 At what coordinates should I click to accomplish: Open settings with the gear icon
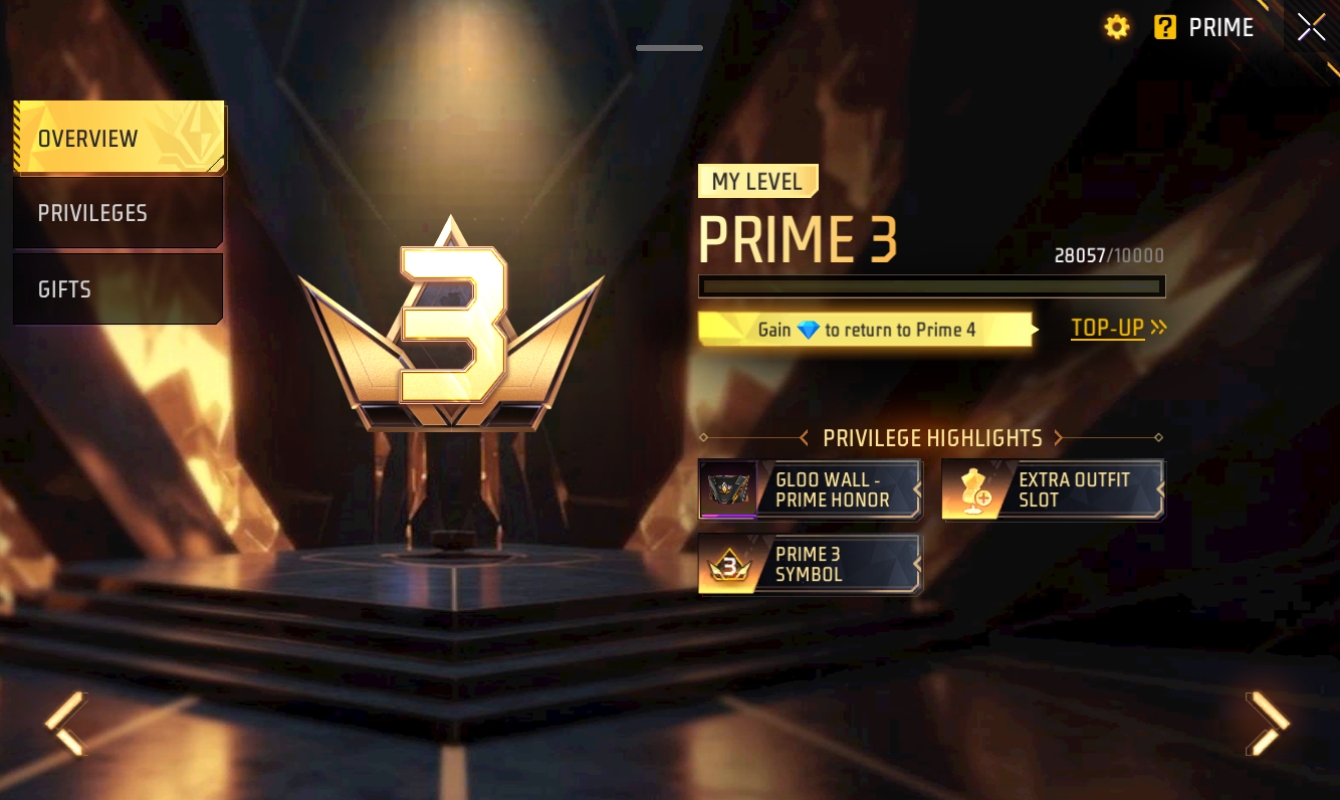(x=1116, y=28)
